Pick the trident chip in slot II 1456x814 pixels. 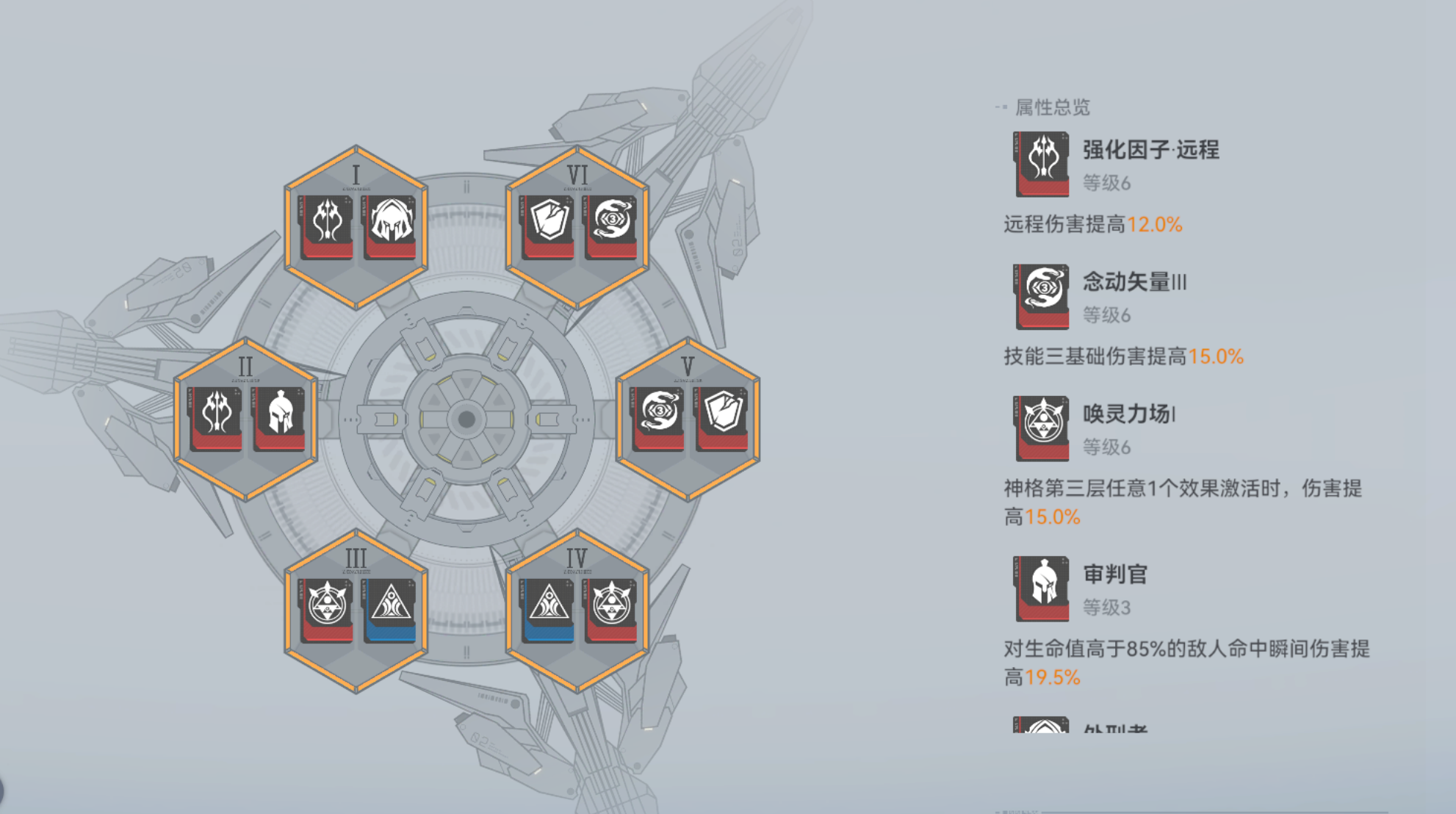[x=216, y=417]
